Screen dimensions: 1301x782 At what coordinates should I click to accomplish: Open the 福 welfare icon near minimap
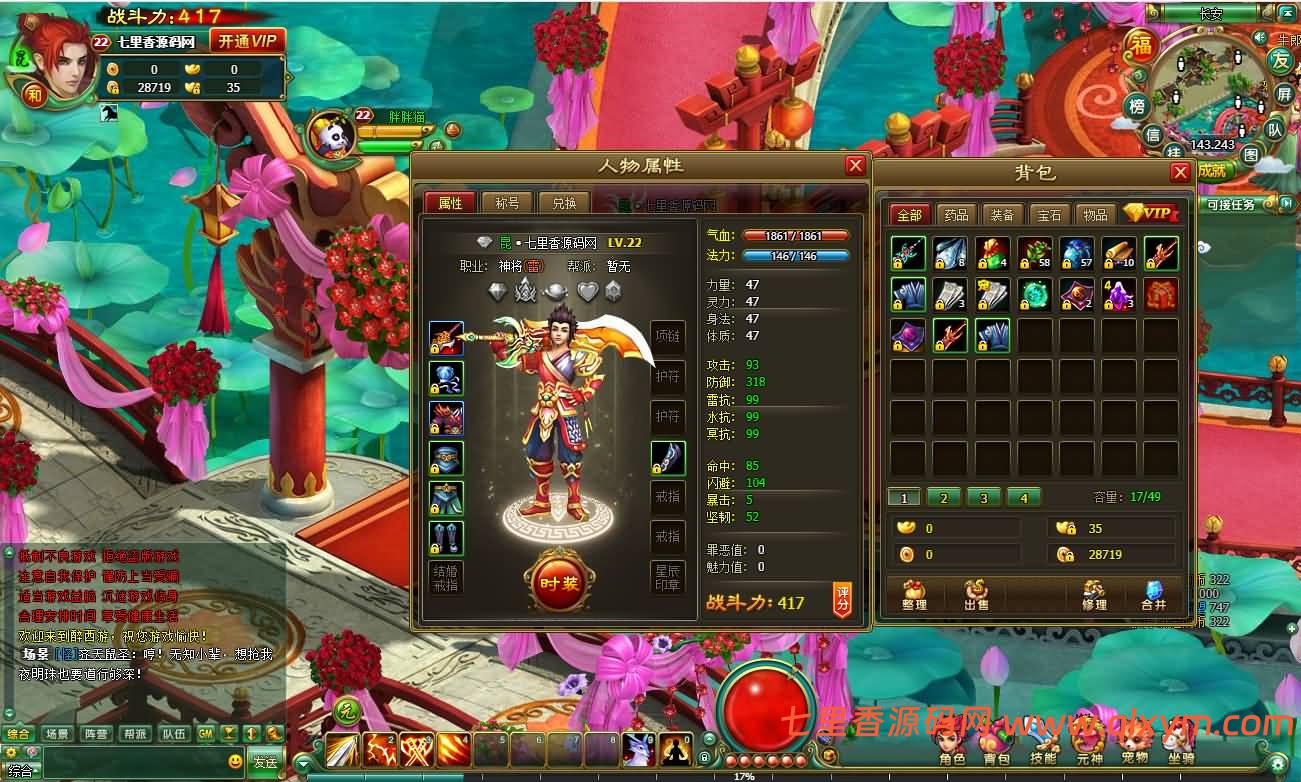(x=1140, y=46)
